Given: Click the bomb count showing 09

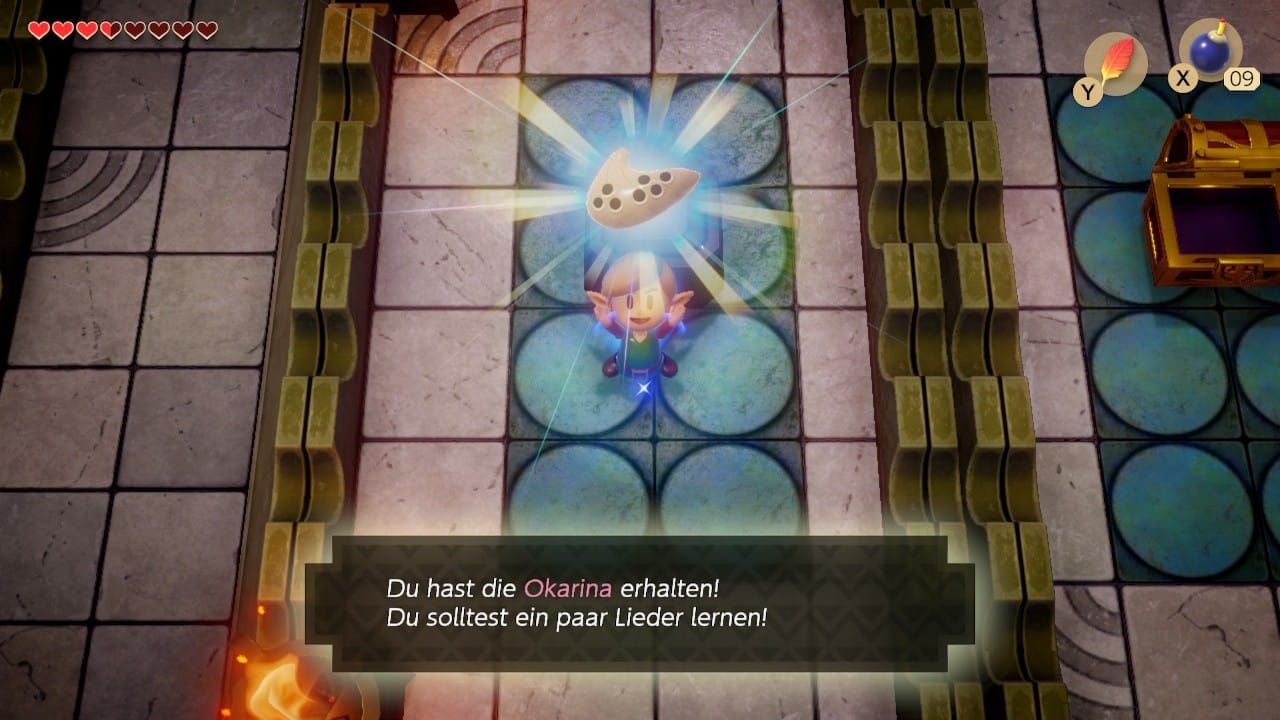Looking at the screenshot, I should coord(1240,79).
